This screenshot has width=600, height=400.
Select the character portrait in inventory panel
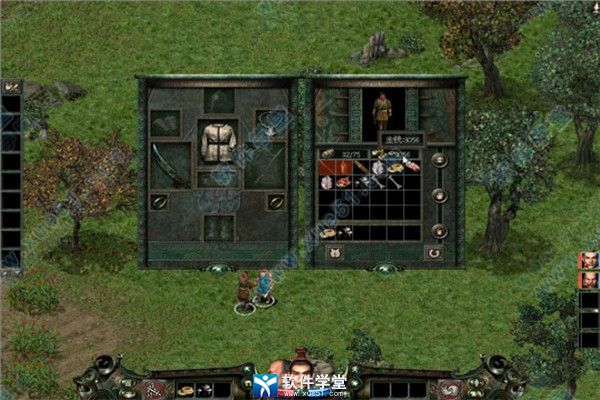click(x=383, y=112)
